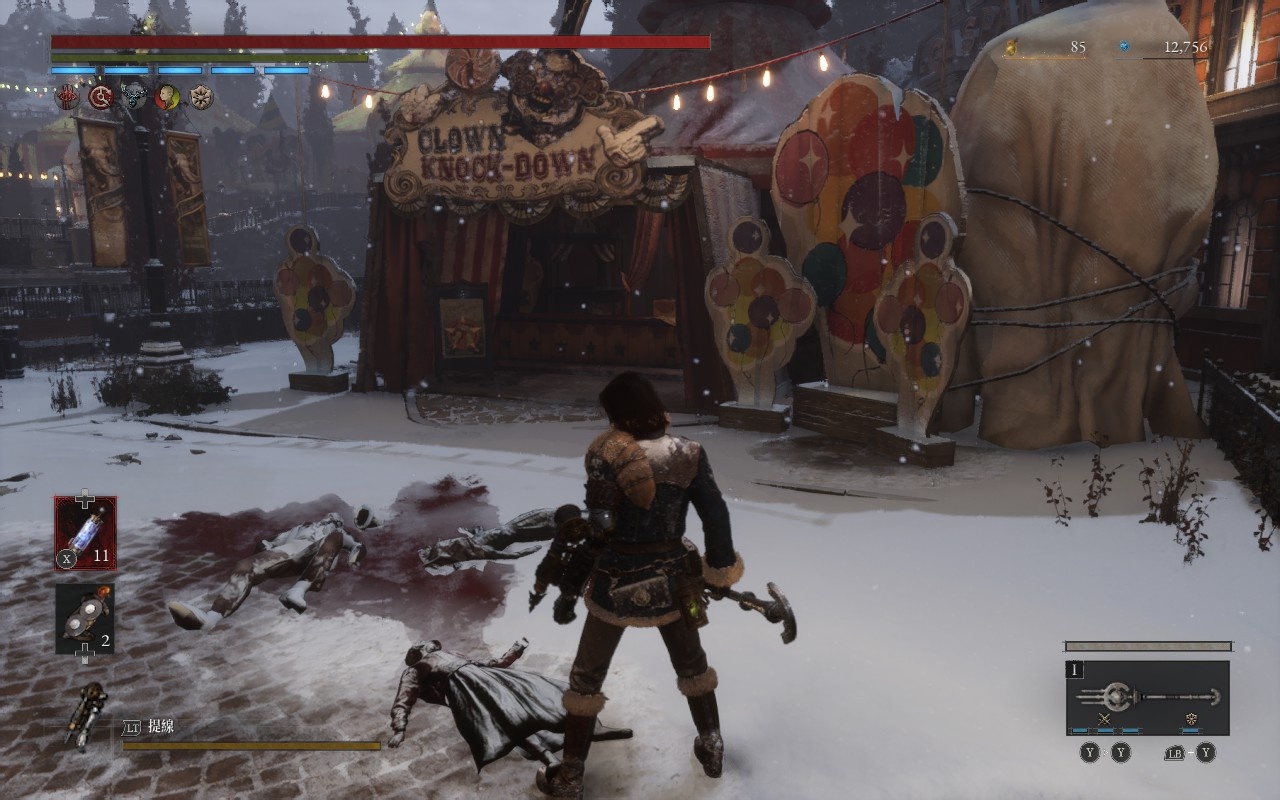The width and height of the screenshot is (1280, 800).
Task: Inspect the grey wolf-like status icon
Action: [x=134, y=97]
